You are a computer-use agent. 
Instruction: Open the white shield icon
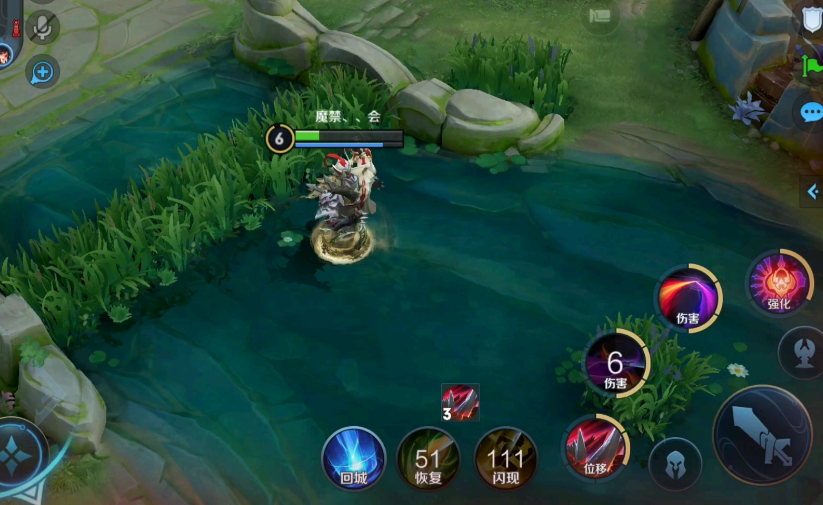coord(811,19)
